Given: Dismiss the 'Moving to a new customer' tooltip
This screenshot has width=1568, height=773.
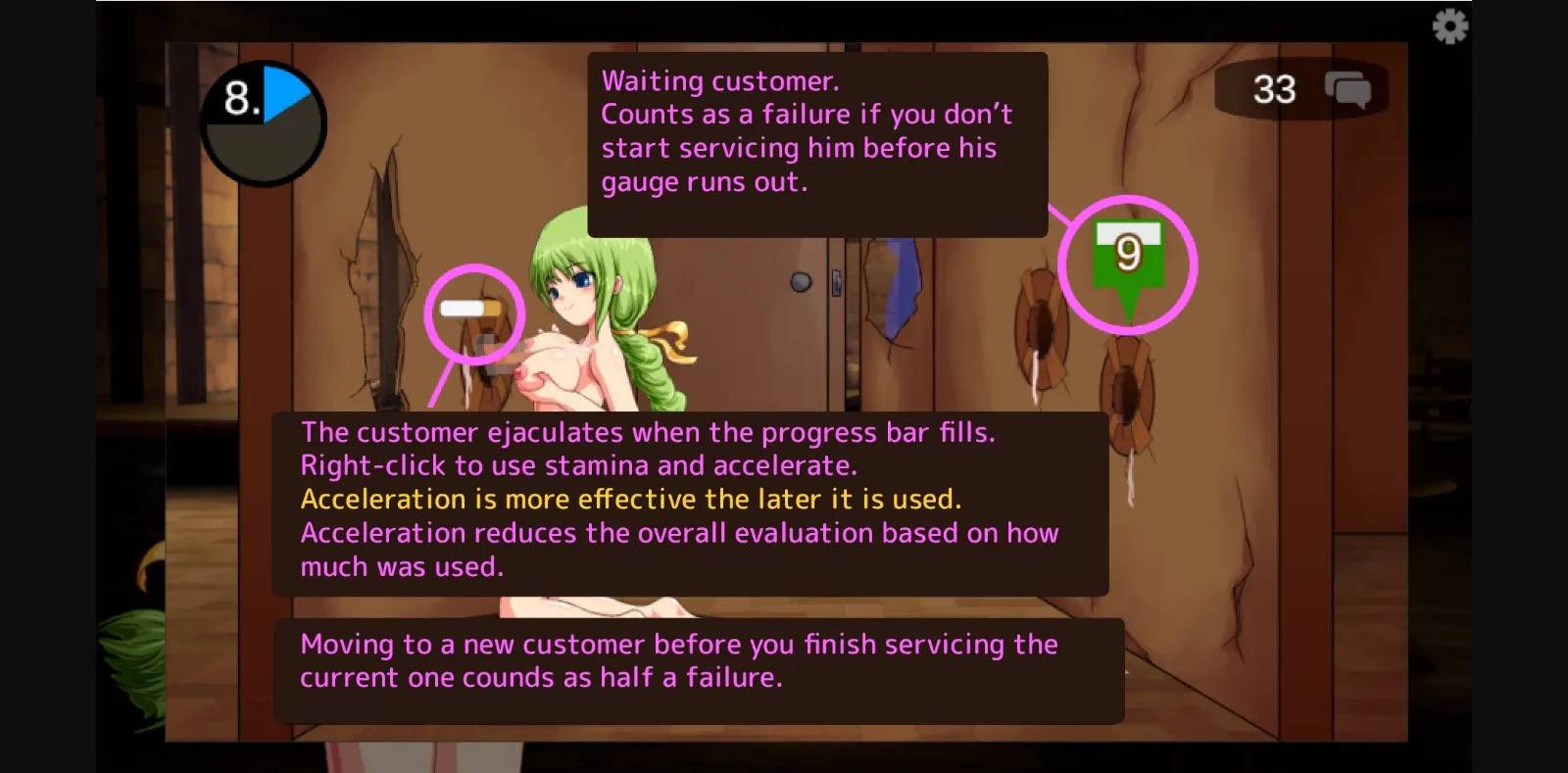Looking at the screenshot, I should 699,660.
